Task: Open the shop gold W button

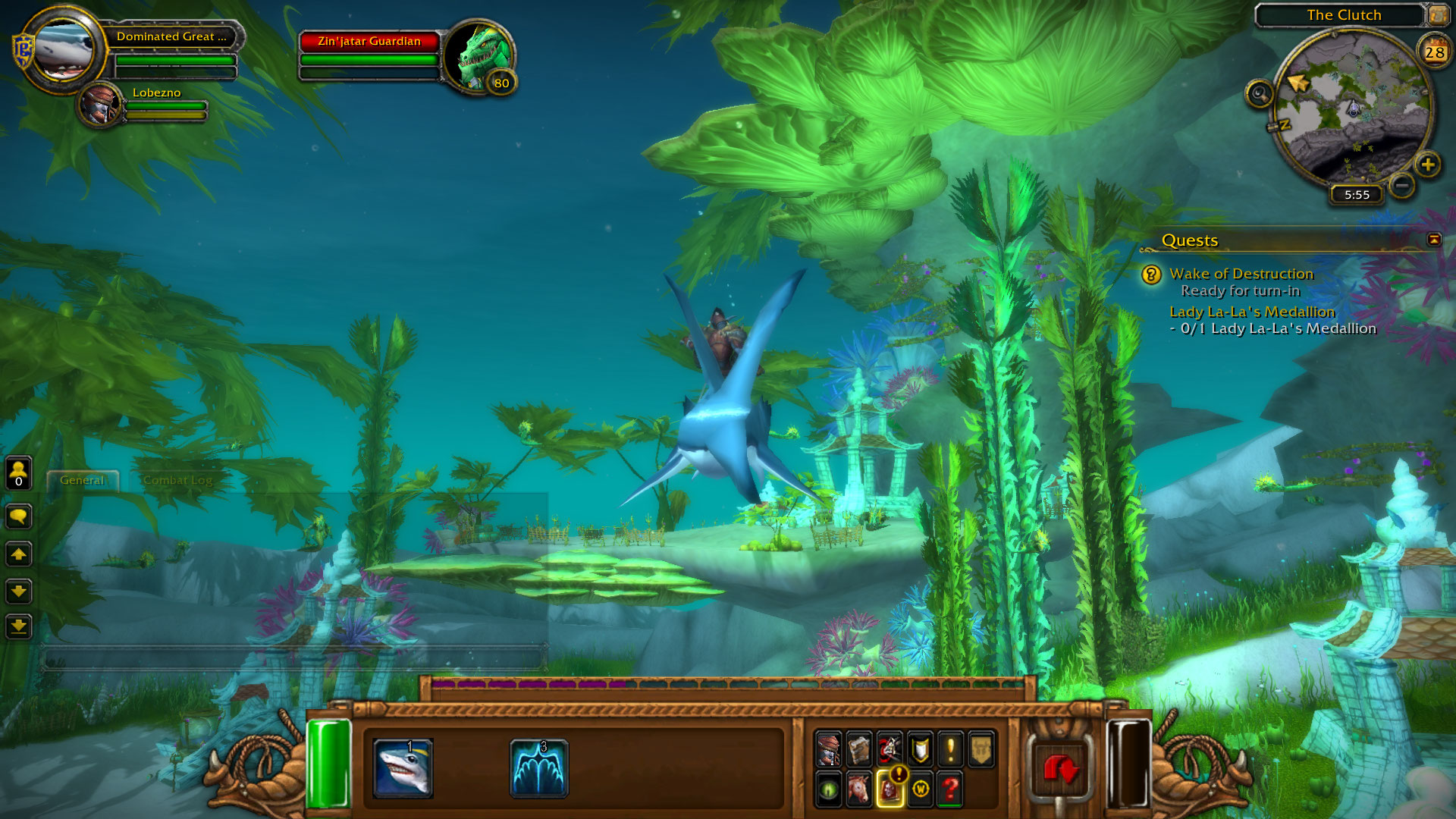Action: 920,789
